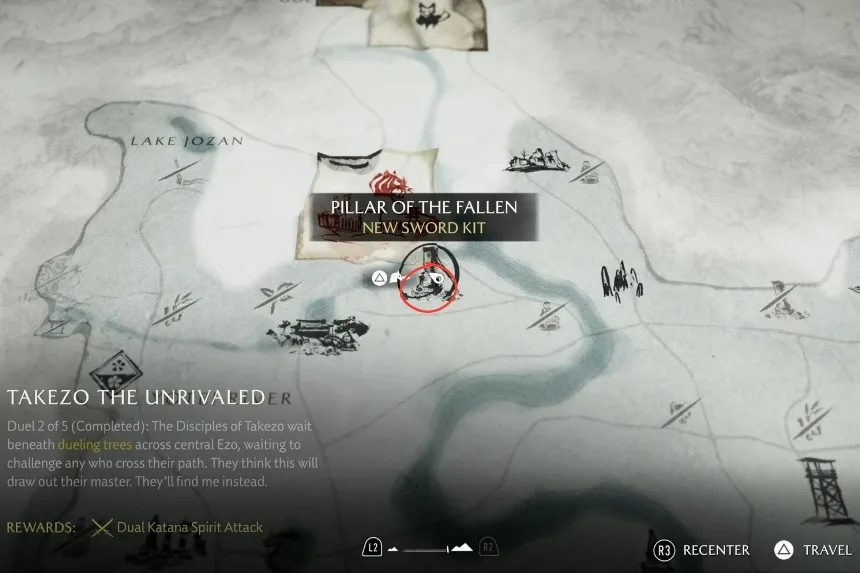Choose the Travel option
This screenshot has width=860, height=573.
click(x=813, y=550)
